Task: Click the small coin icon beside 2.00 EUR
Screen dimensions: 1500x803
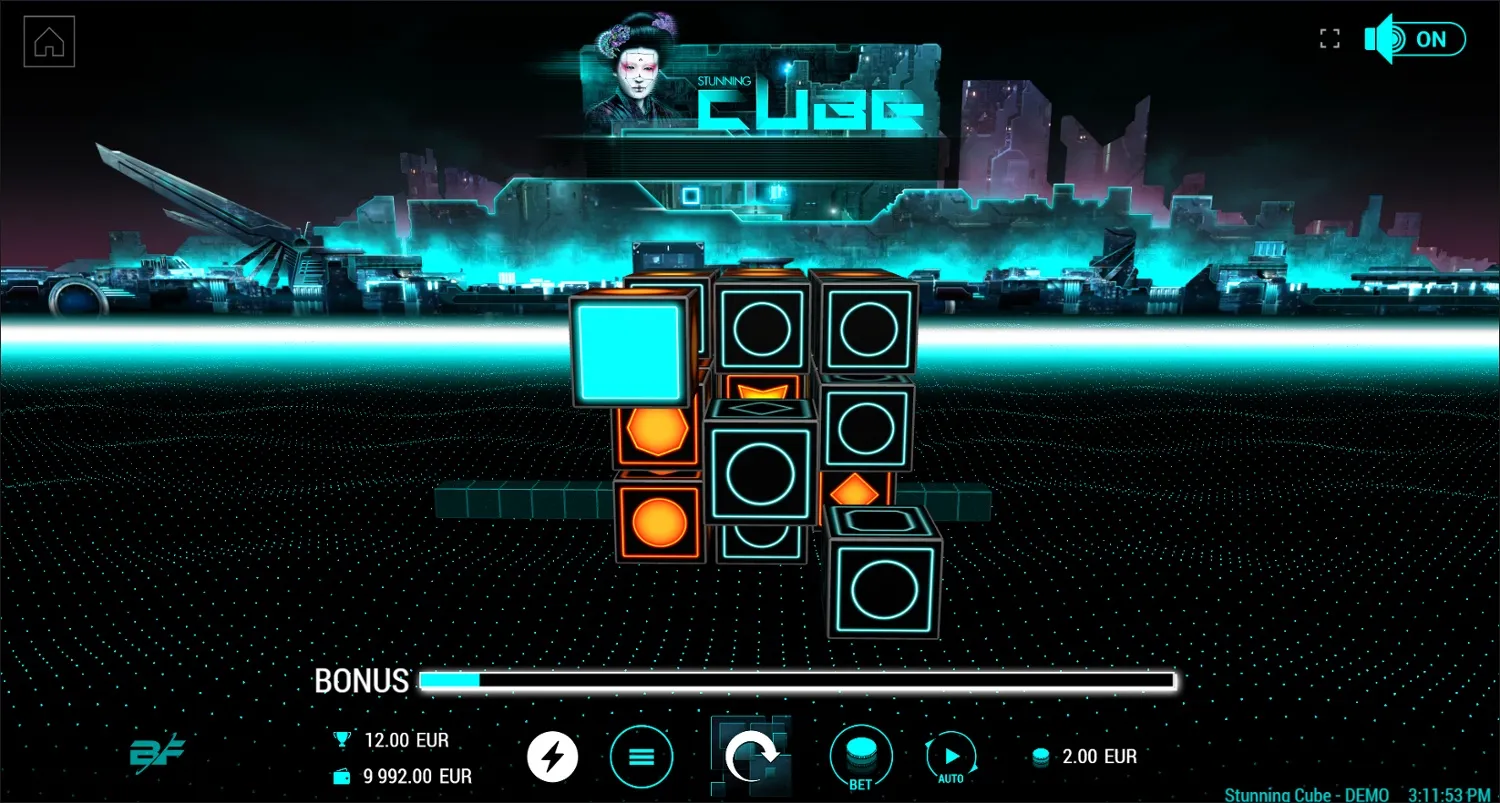Action: (1041, 757)
